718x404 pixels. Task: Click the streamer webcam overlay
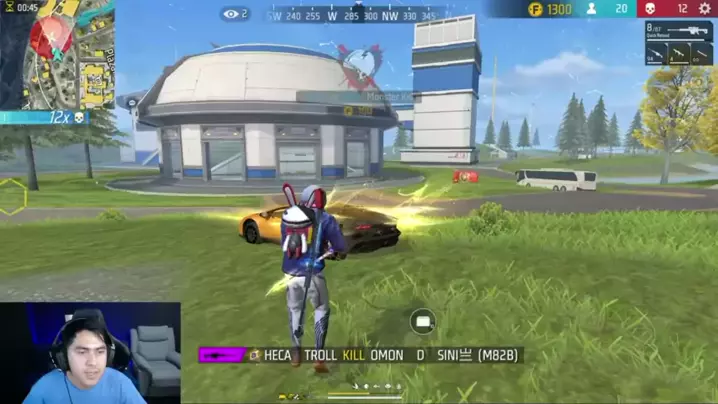point(90,353)
